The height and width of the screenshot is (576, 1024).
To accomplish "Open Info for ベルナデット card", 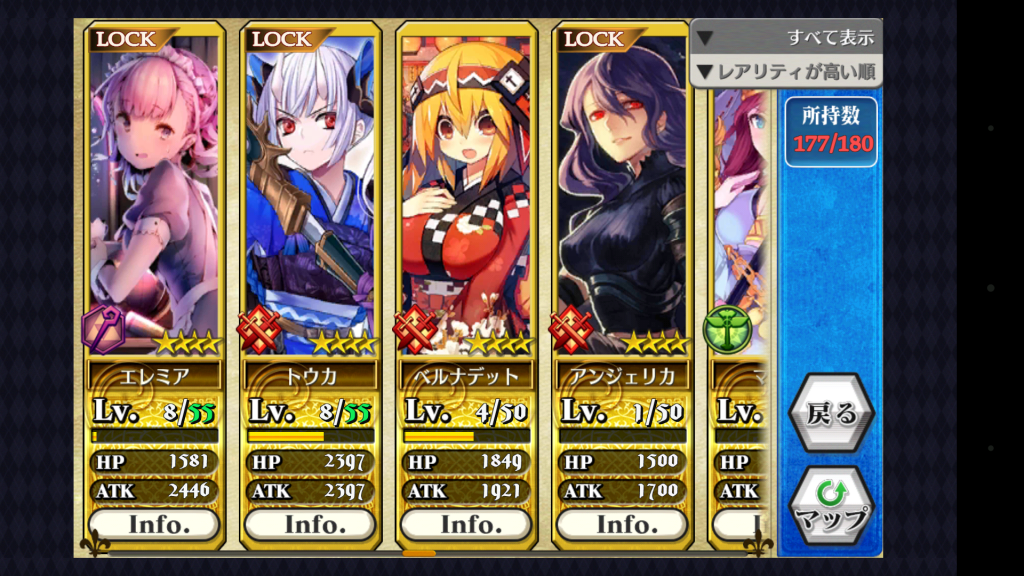I will (466, 524).
